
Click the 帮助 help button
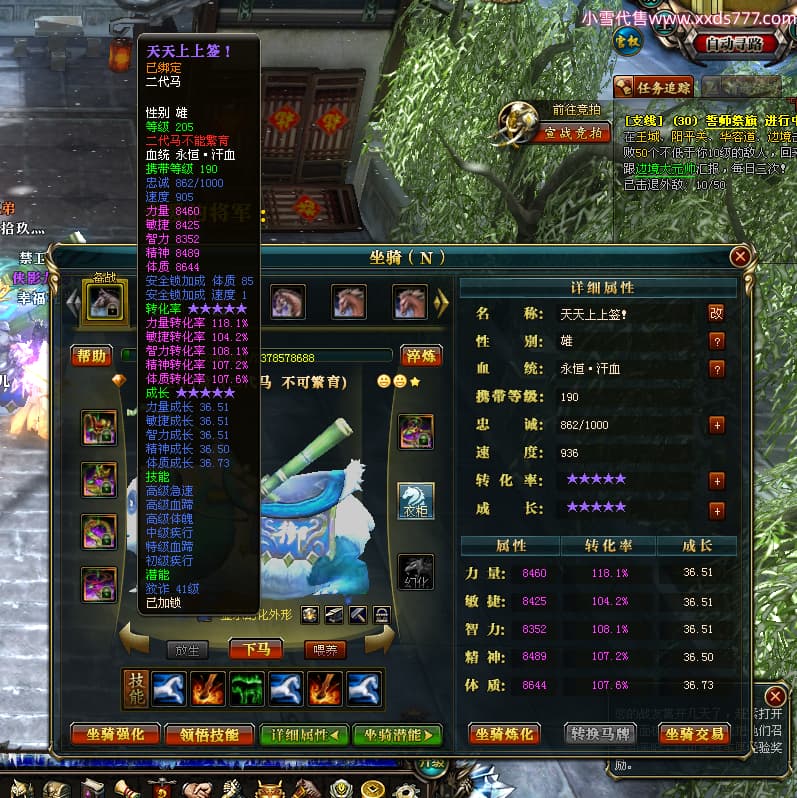(x=91, y=356)
